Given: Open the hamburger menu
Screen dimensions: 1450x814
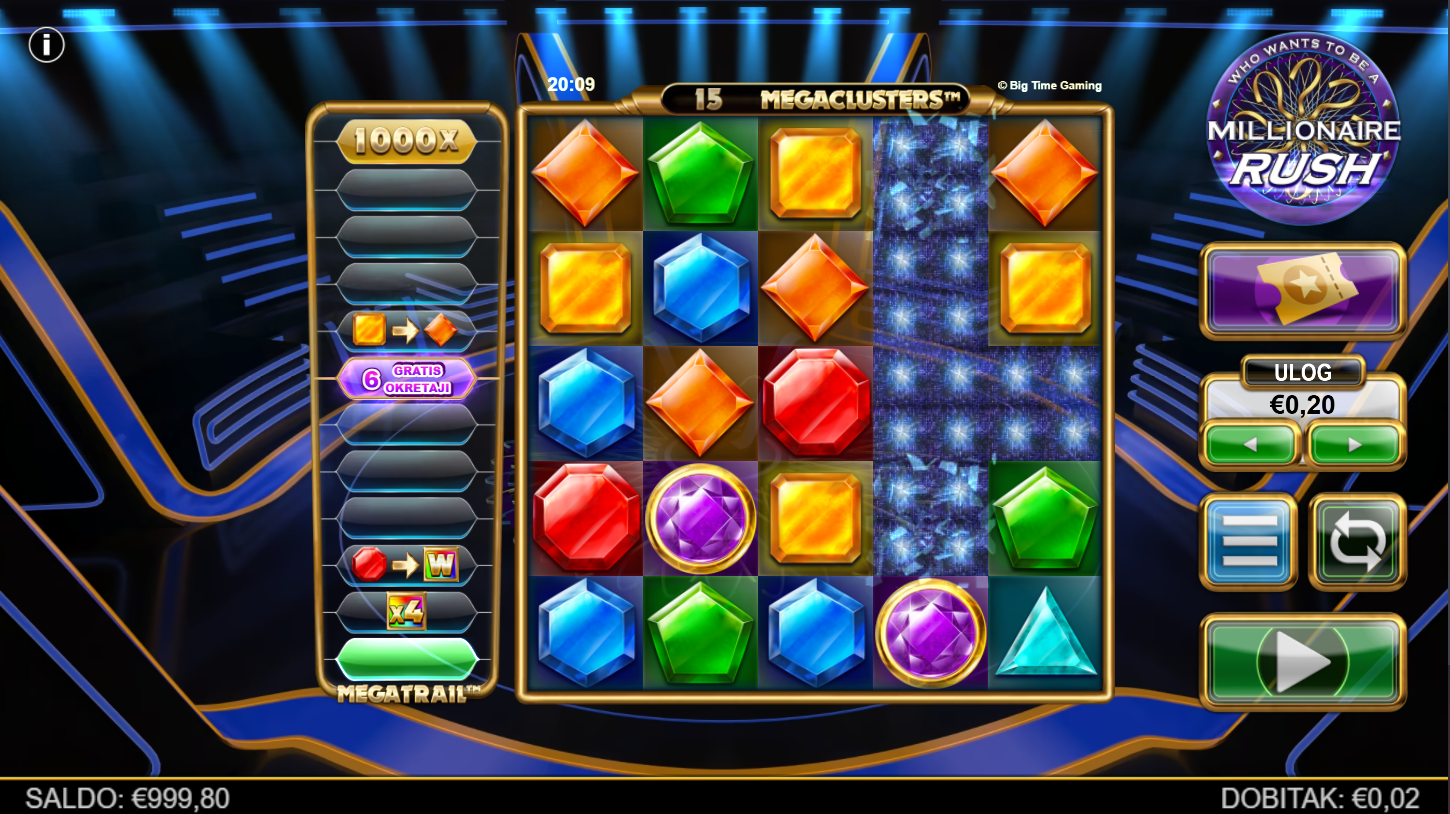Looking at the screenshot, I should [1249, 541].
